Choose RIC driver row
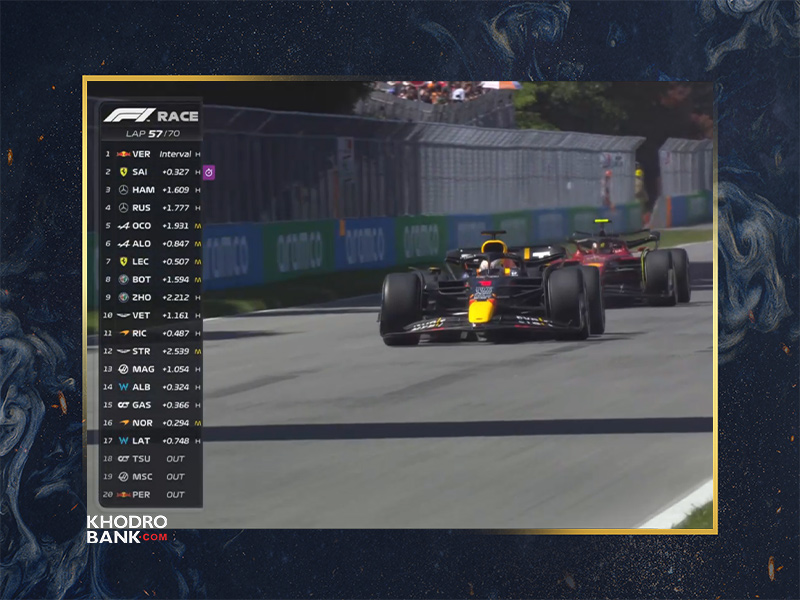Image resolution: width=800 pixels, height=600 pixels. 152,333
